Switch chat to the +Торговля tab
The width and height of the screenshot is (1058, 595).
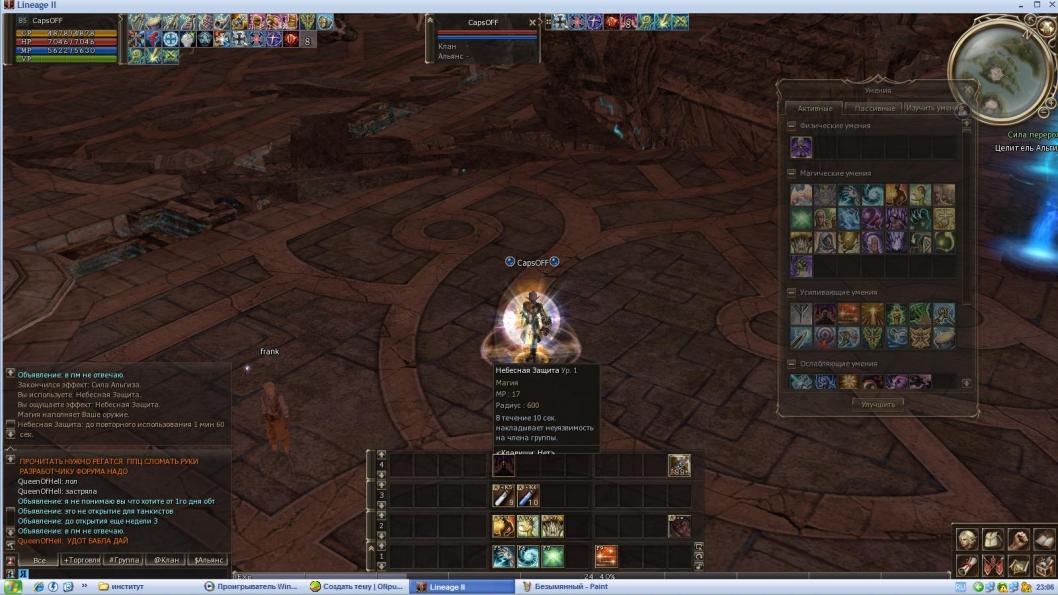pyautogui.click(x=81, y=560)
